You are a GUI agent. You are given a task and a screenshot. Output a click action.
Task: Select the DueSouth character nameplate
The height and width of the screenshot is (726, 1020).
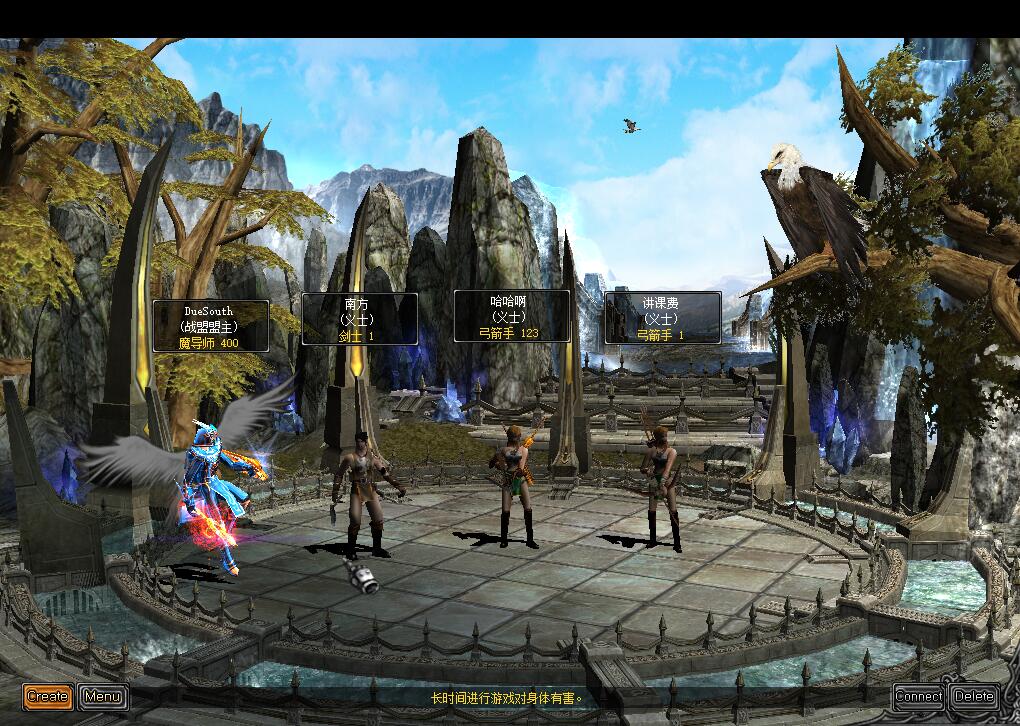(210, 326)
